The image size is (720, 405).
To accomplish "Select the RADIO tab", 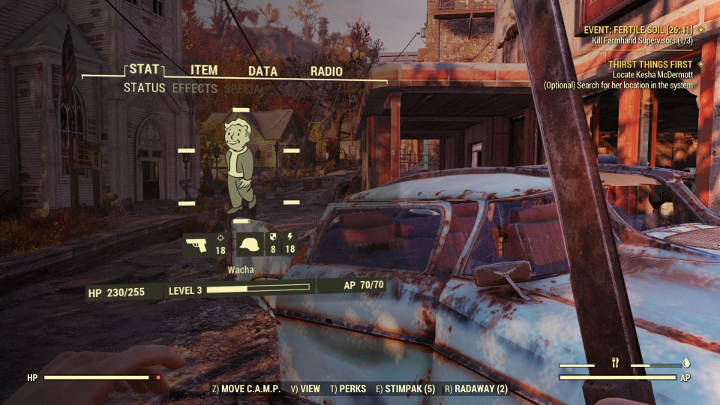I will 326,71.
